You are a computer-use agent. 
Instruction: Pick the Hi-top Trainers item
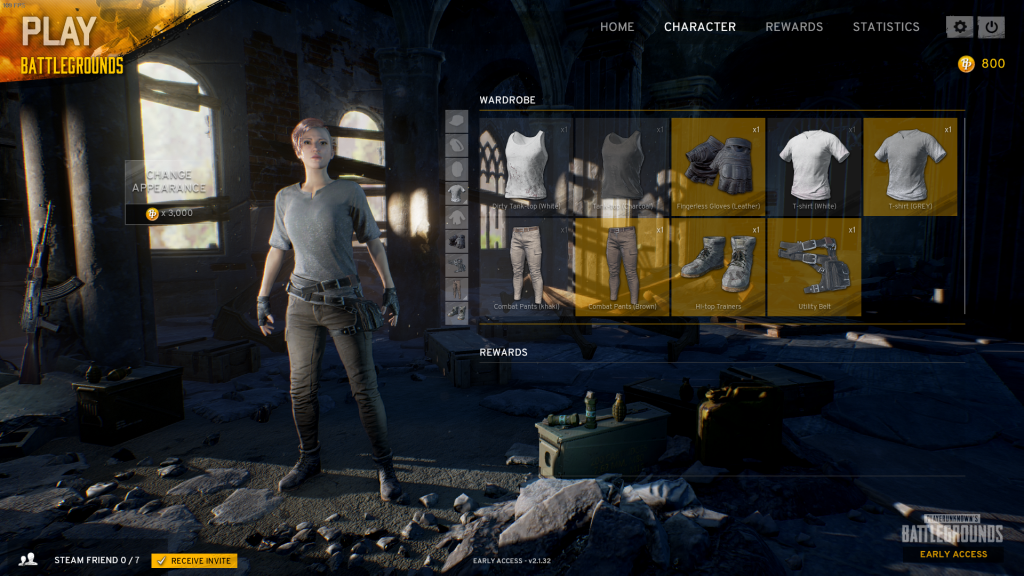[x=717, y=267]
